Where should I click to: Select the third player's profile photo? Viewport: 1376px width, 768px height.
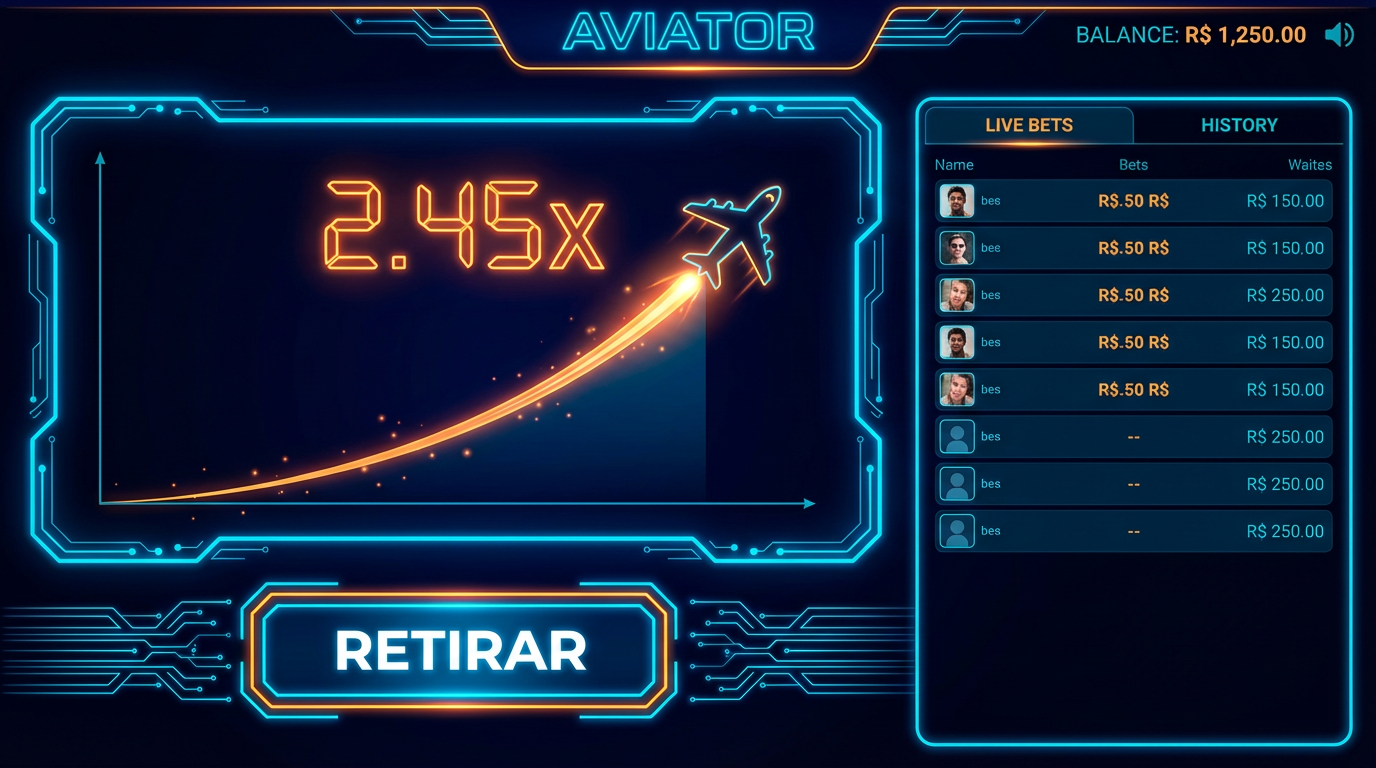point(957,295)
